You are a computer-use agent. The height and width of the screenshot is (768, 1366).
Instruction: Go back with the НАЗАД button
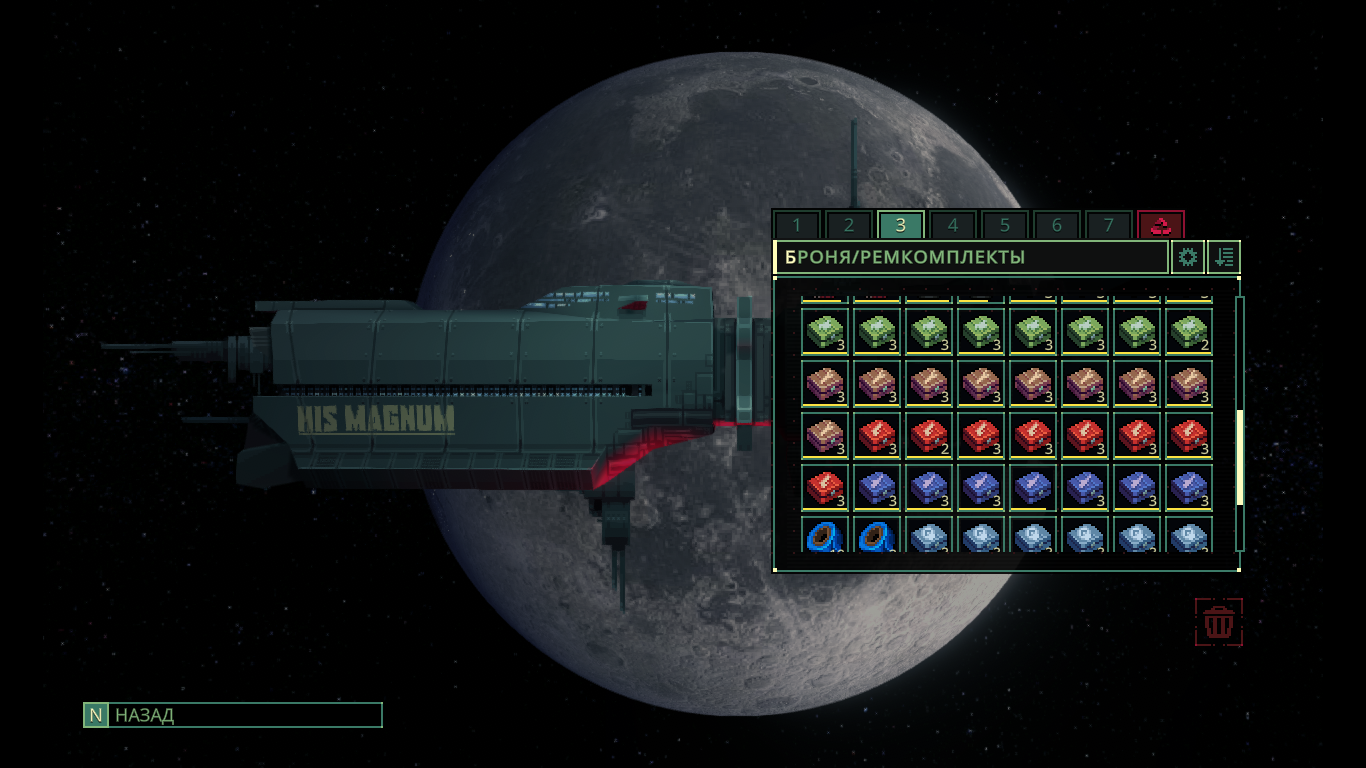233,715
